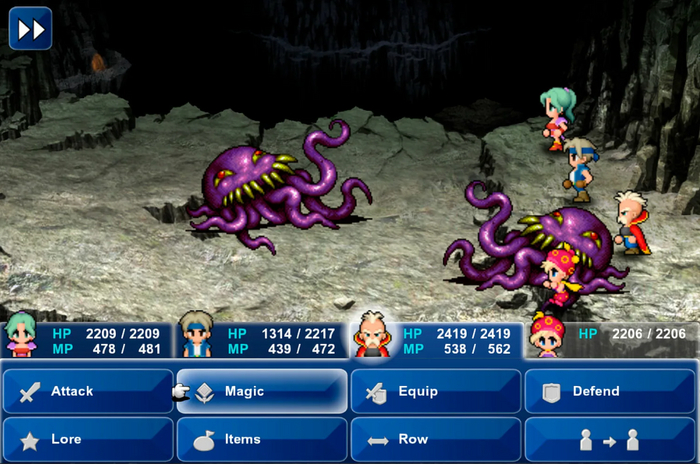Viewport: 700px width, 464px height.
Task: Open the Items list
Action: [262, 439]
